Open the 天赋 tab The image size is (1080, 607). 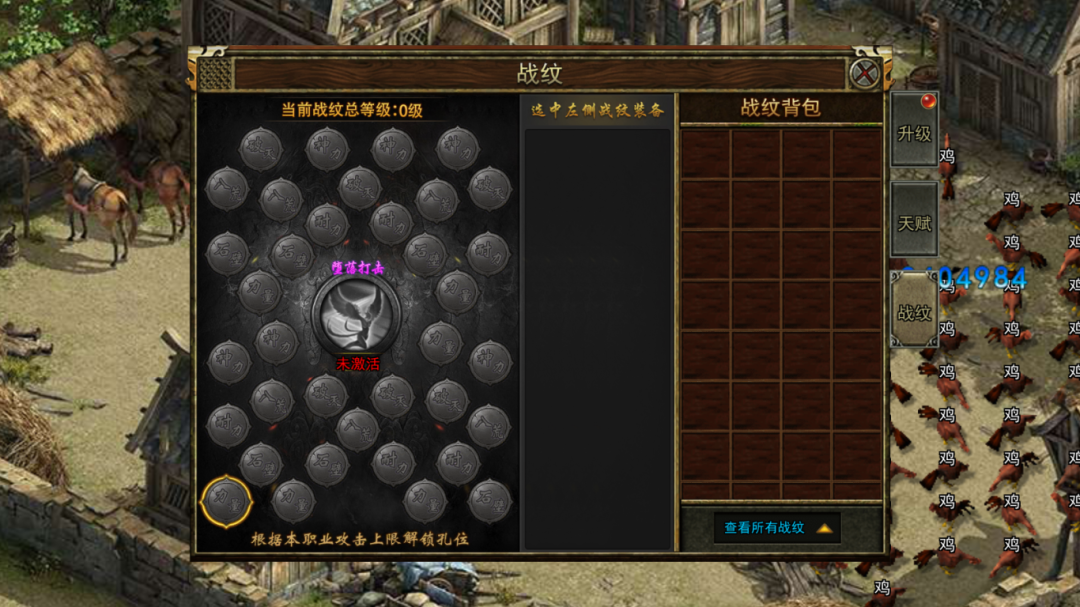coord(914,222)
